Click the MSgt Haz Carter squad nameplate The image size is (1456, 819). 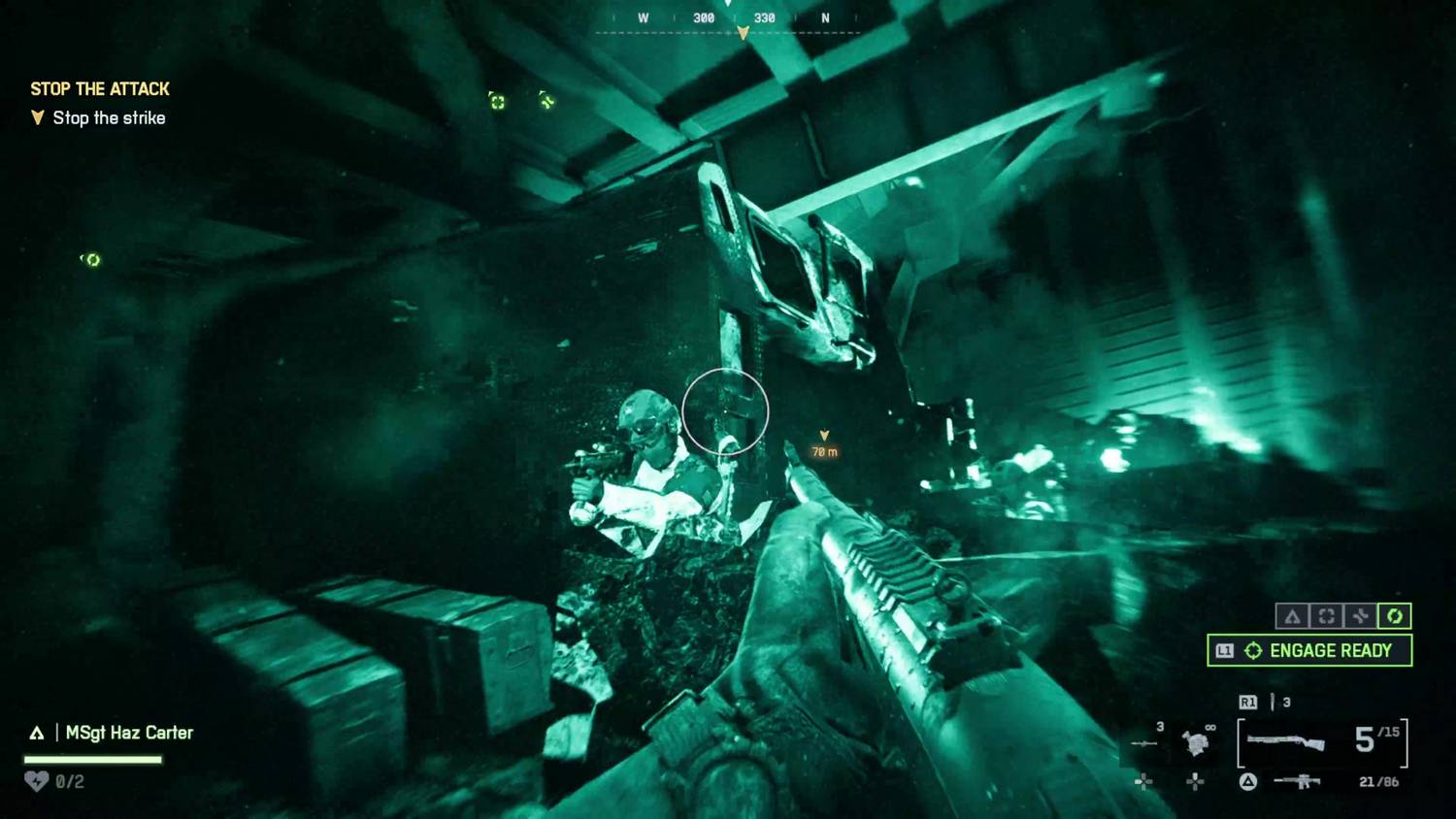click(128, 733)
